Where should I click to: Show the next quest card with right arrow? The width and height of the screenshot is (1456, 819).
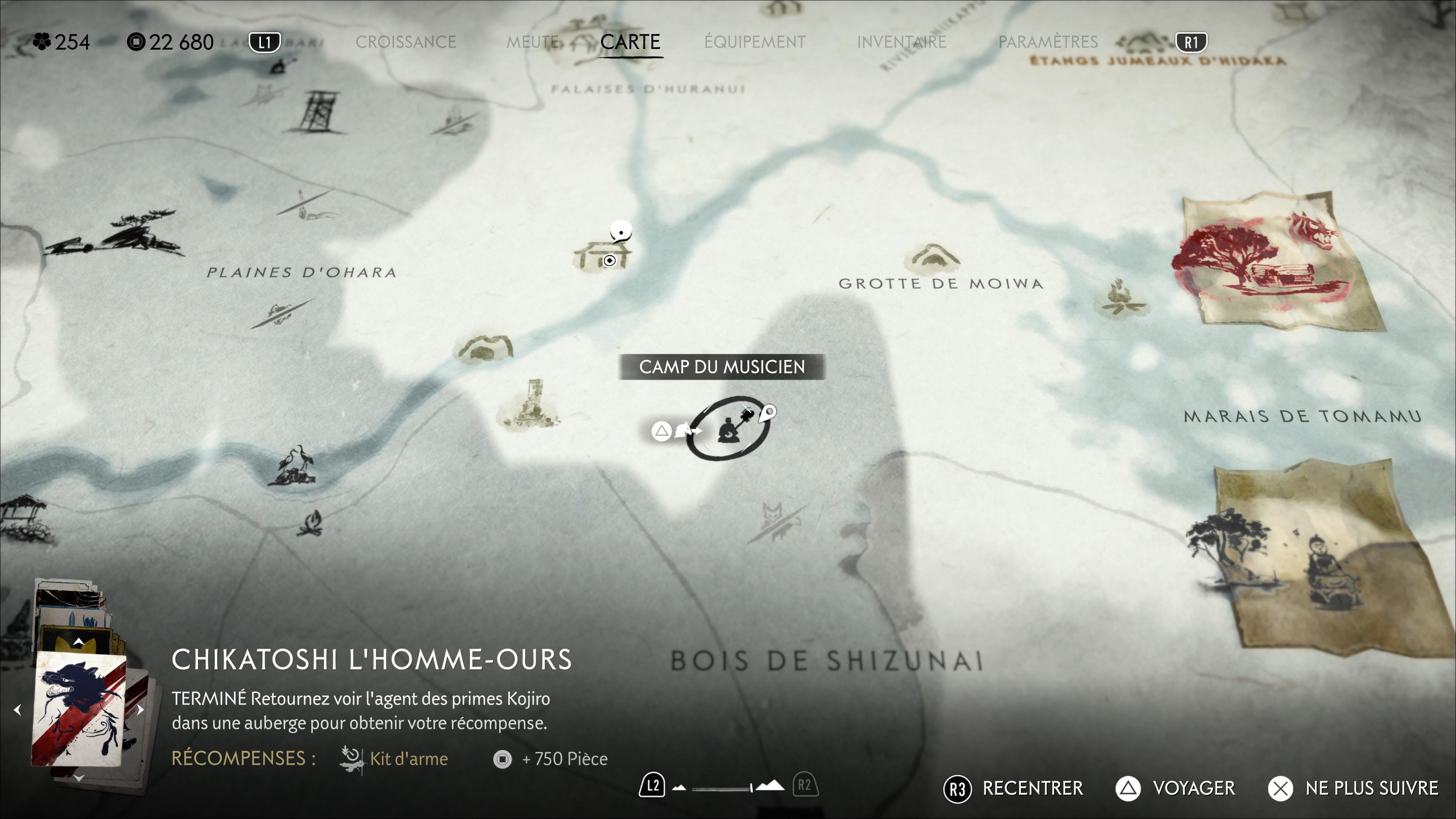[140, 709]
